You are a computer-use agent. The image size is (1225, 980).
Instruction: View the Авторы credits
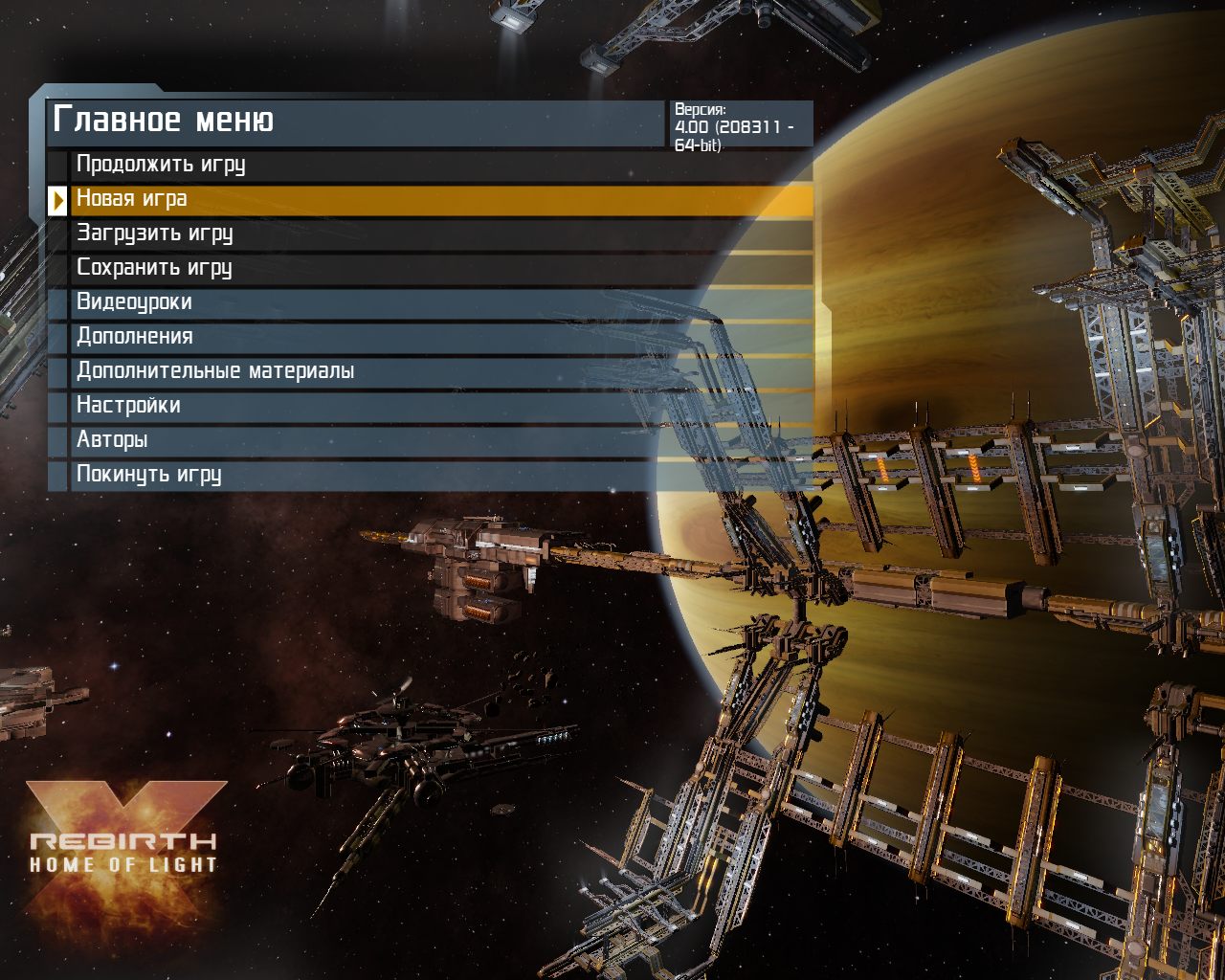point(112,440)
